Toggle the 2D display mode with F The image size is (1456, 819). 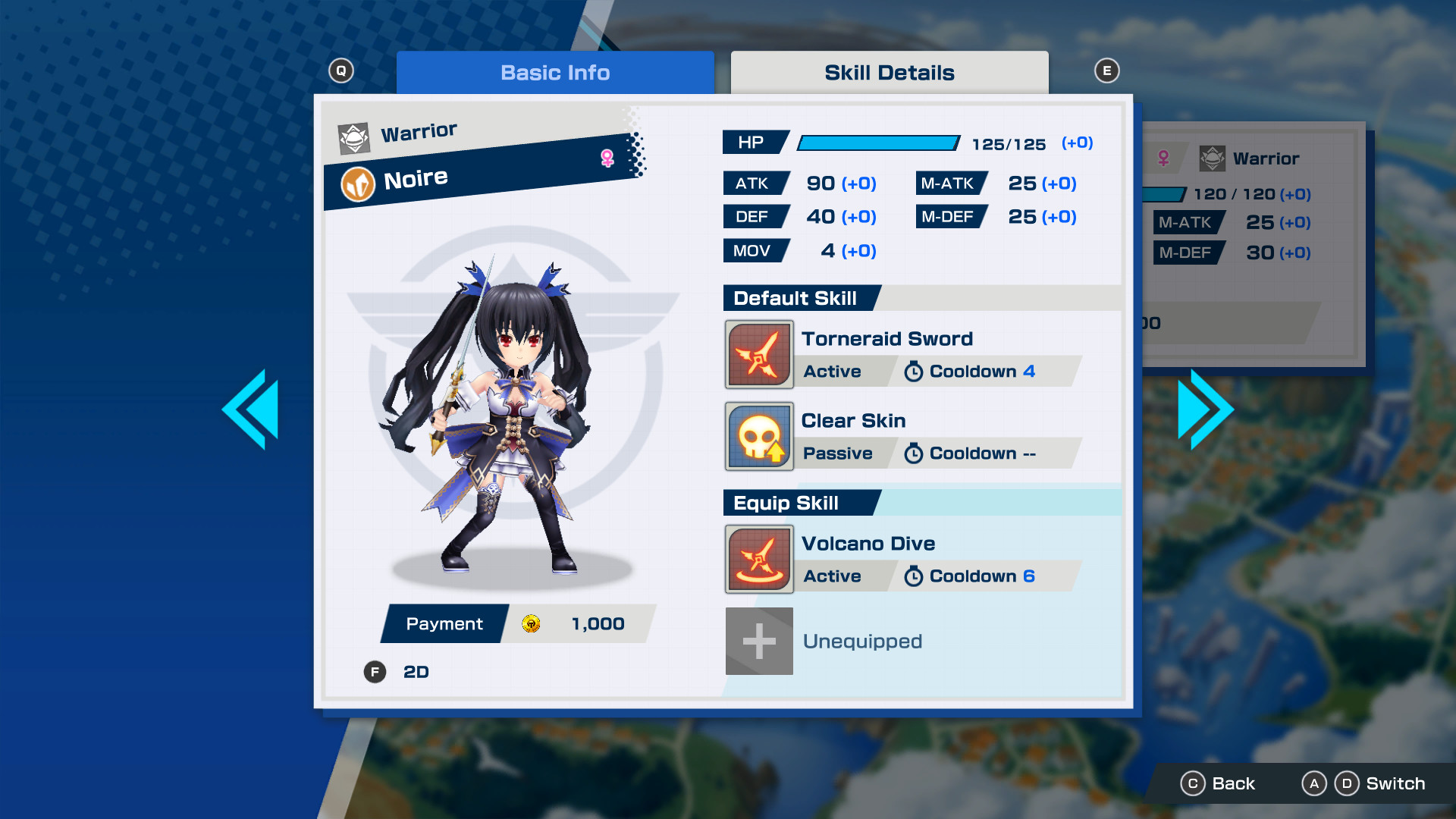point(374,672)
